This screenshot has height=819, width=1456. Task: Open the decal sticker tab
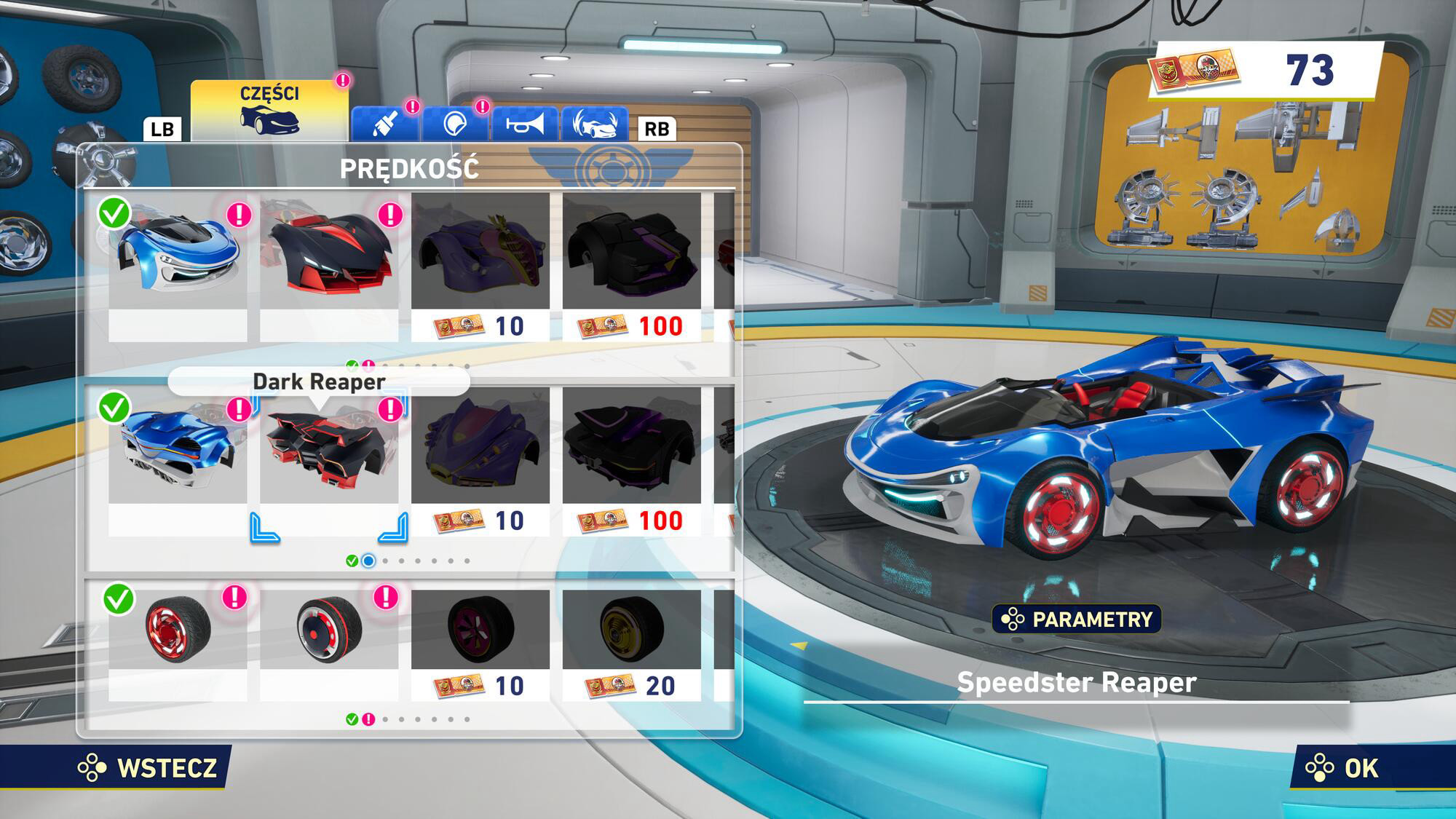tap(455, 124)
